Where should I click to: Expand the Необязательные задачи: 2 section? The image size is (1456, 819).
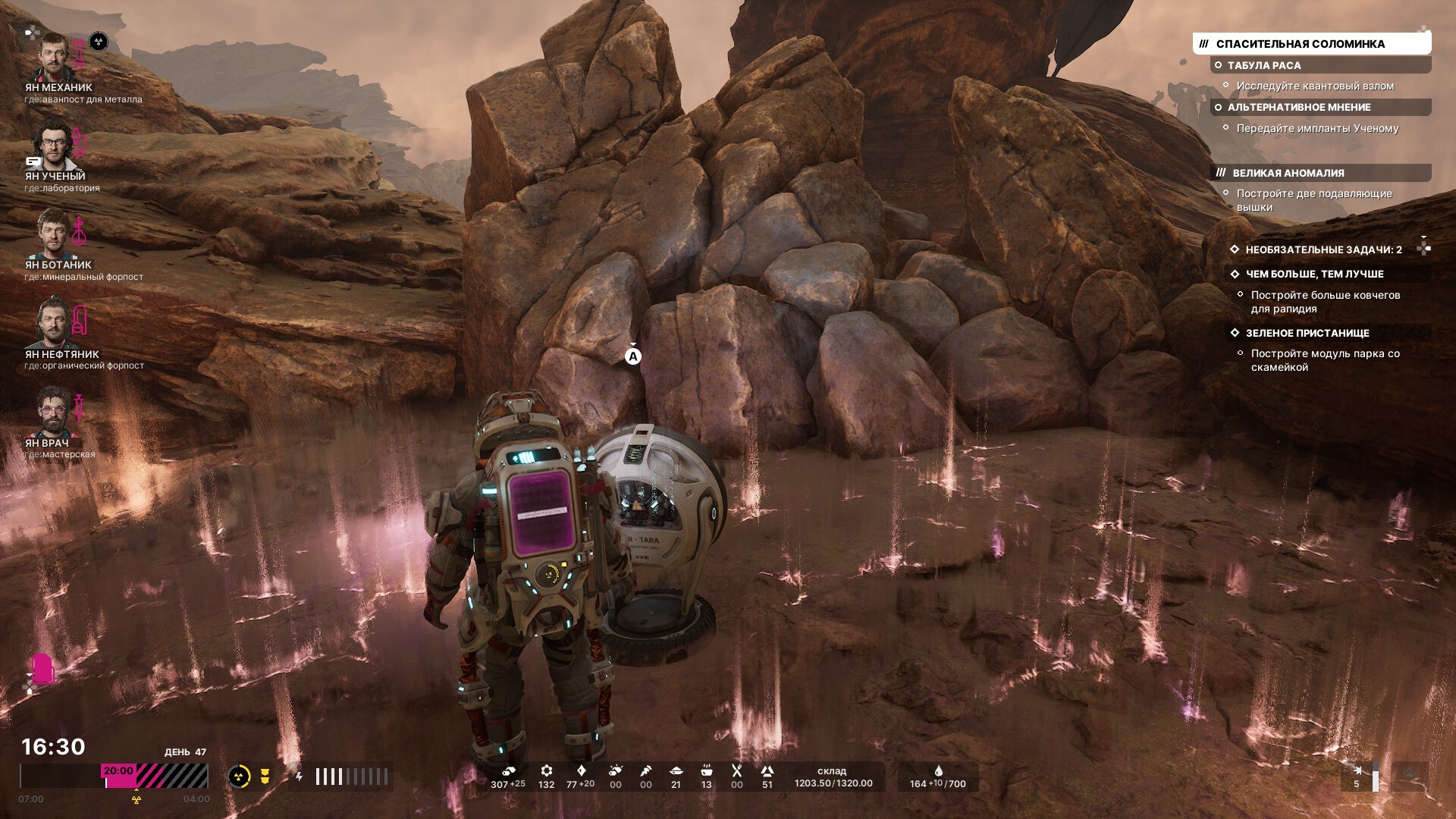click(x=1323, y=249)
